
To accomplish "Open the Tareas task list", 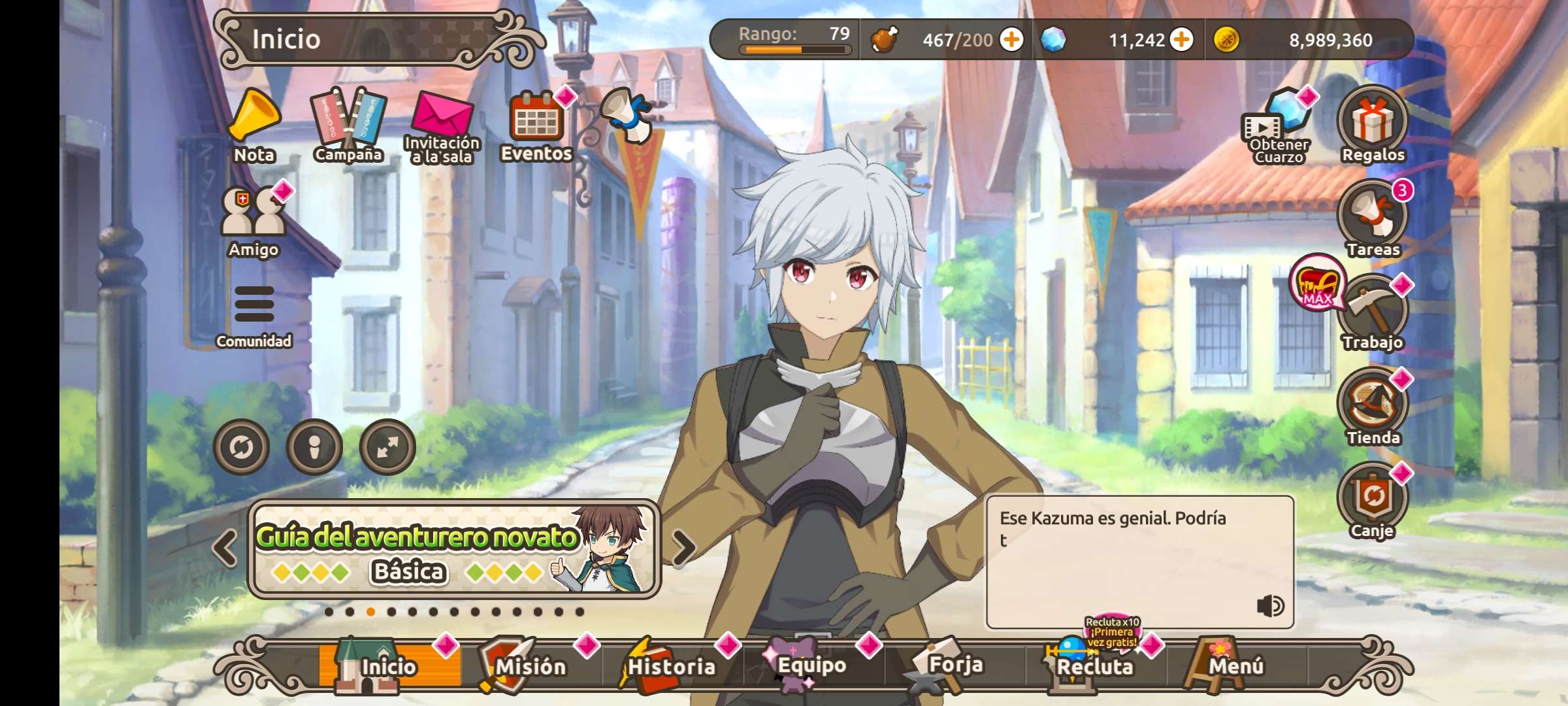I will (x=1373, y=219).
